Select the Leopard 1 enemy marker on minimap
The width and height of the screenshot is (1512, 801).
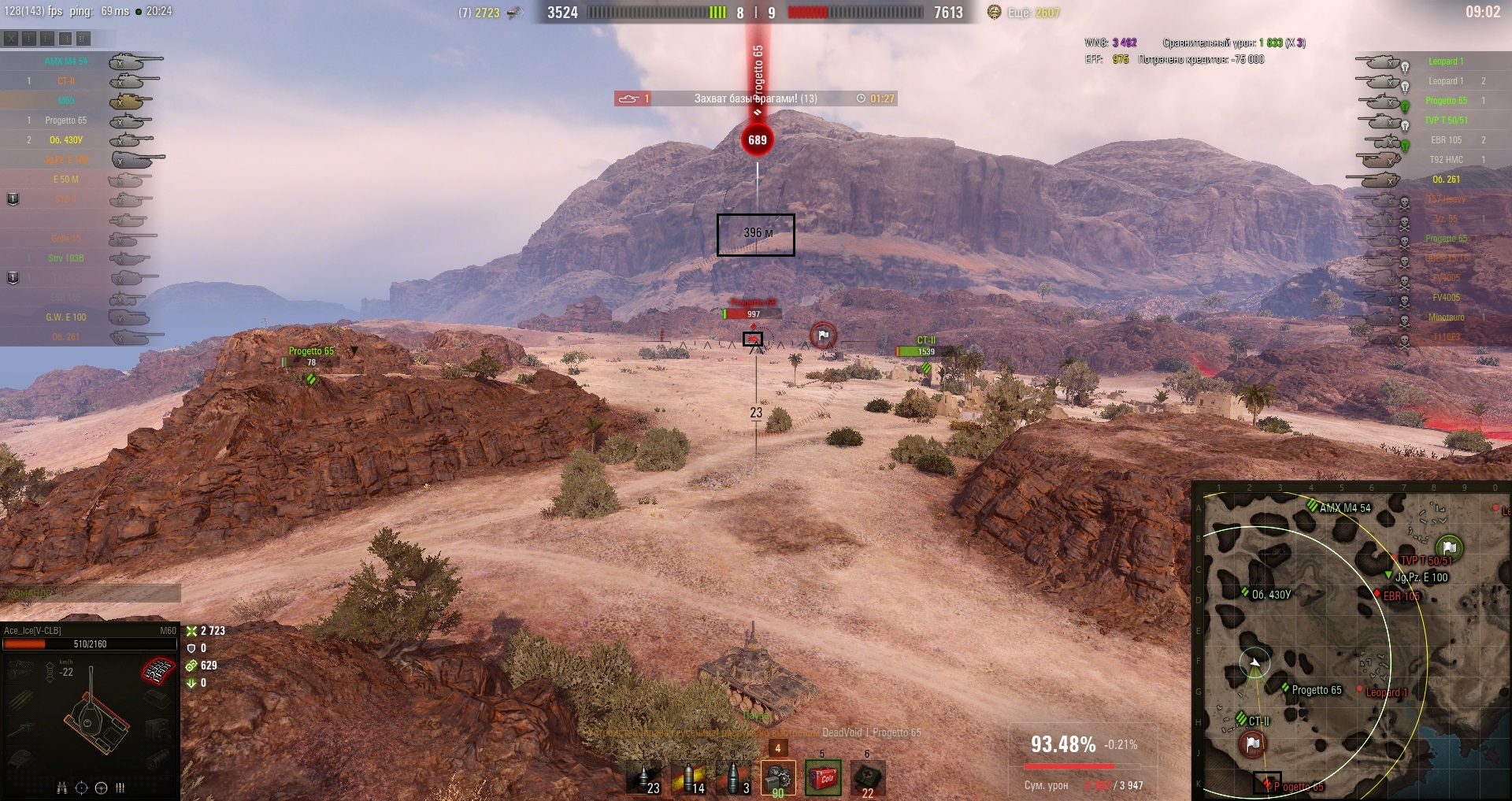[1360, 690]
